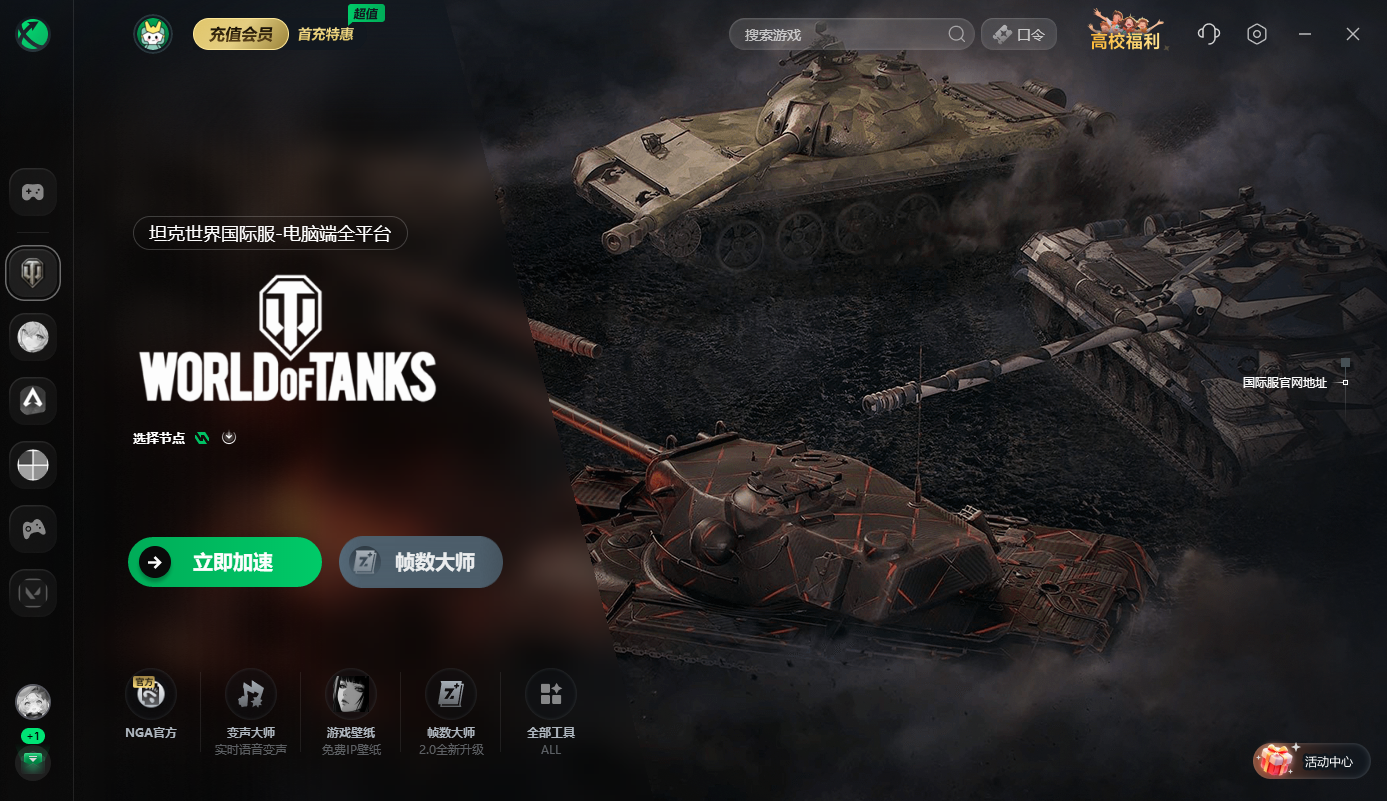Click the 充值会员 membership recharge button
1387x801 pixels.
(x=240, y=35)
